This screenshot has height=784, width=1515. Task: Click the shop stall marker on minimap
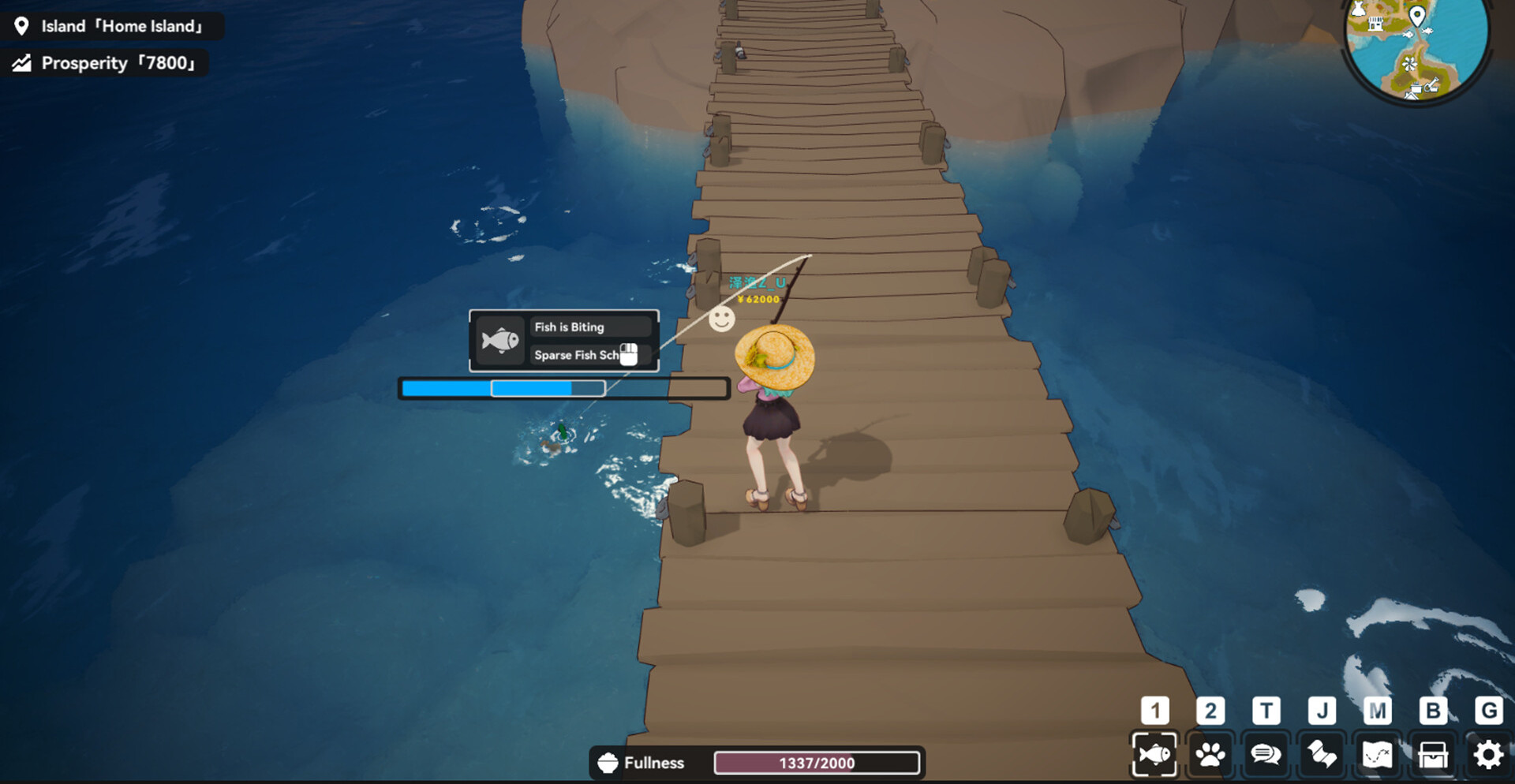point(1375,24)
